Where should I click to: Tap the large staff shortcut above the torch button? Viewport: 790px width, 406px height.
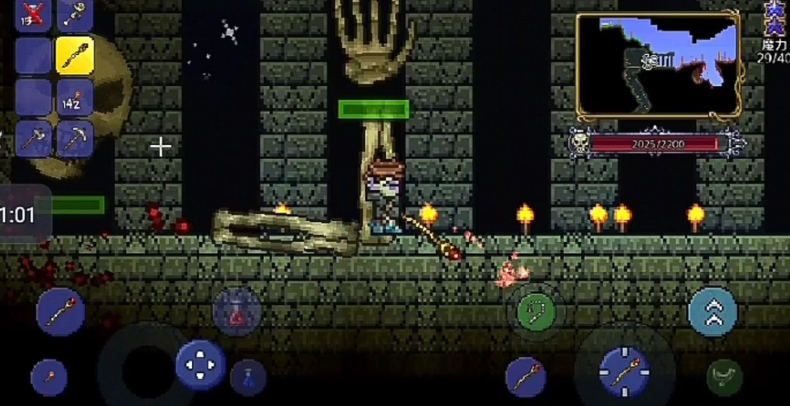pyautogui.click(x=60, y=311)
